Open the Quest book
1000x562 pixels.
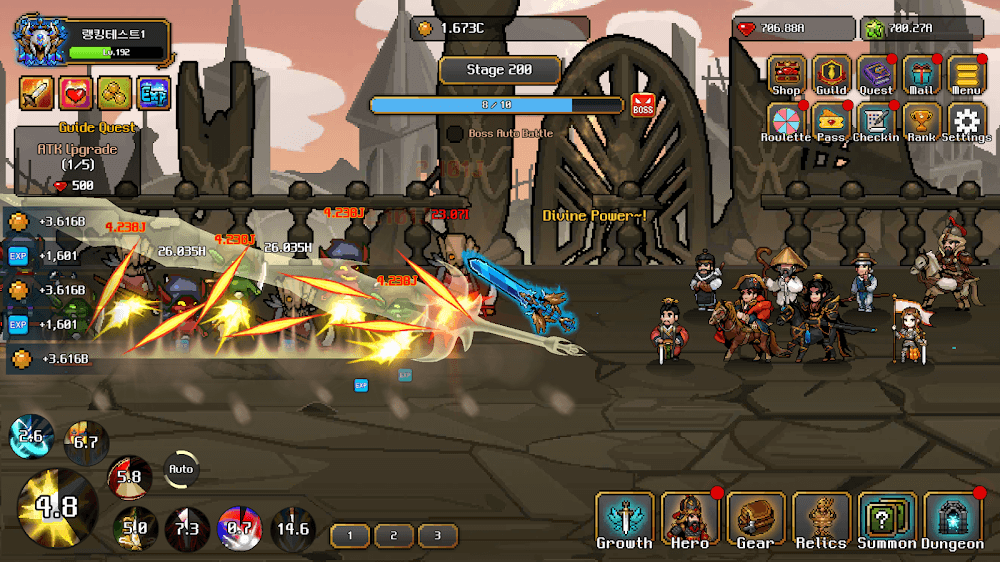tap(876, 76)
